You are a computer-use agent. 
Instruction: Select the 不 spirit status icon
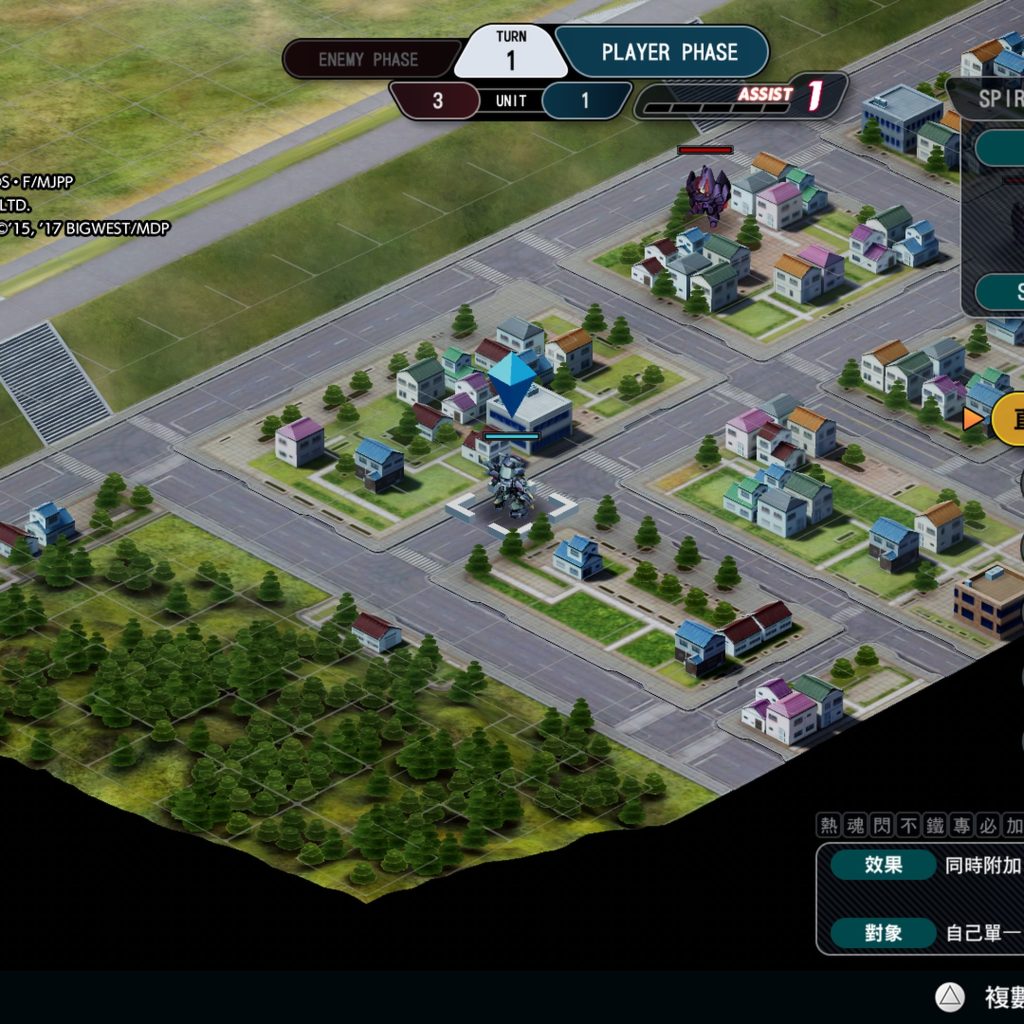tap(908, 825)
